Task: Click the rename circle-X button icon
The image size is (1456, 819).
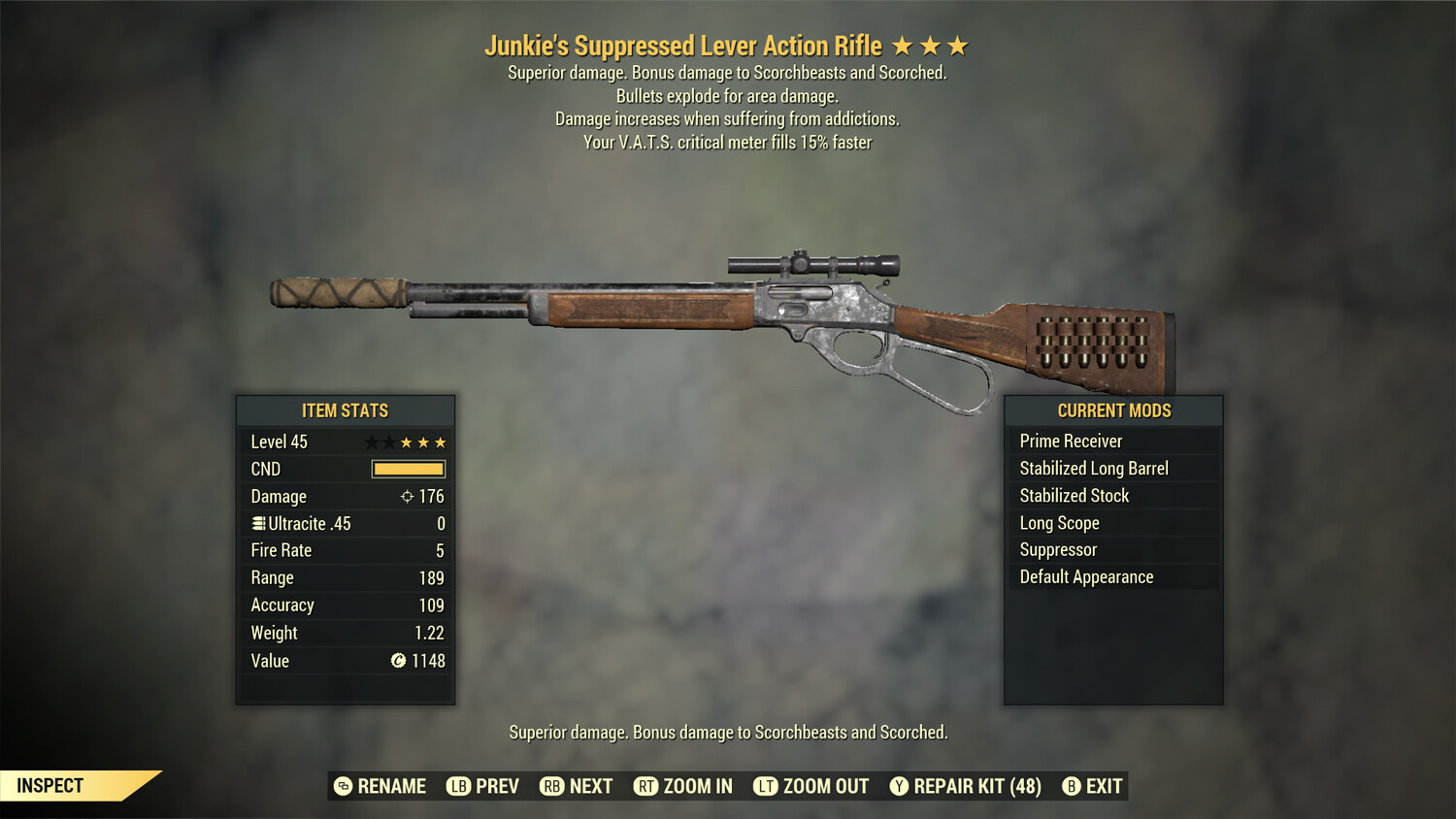Action: coord(342,786)
